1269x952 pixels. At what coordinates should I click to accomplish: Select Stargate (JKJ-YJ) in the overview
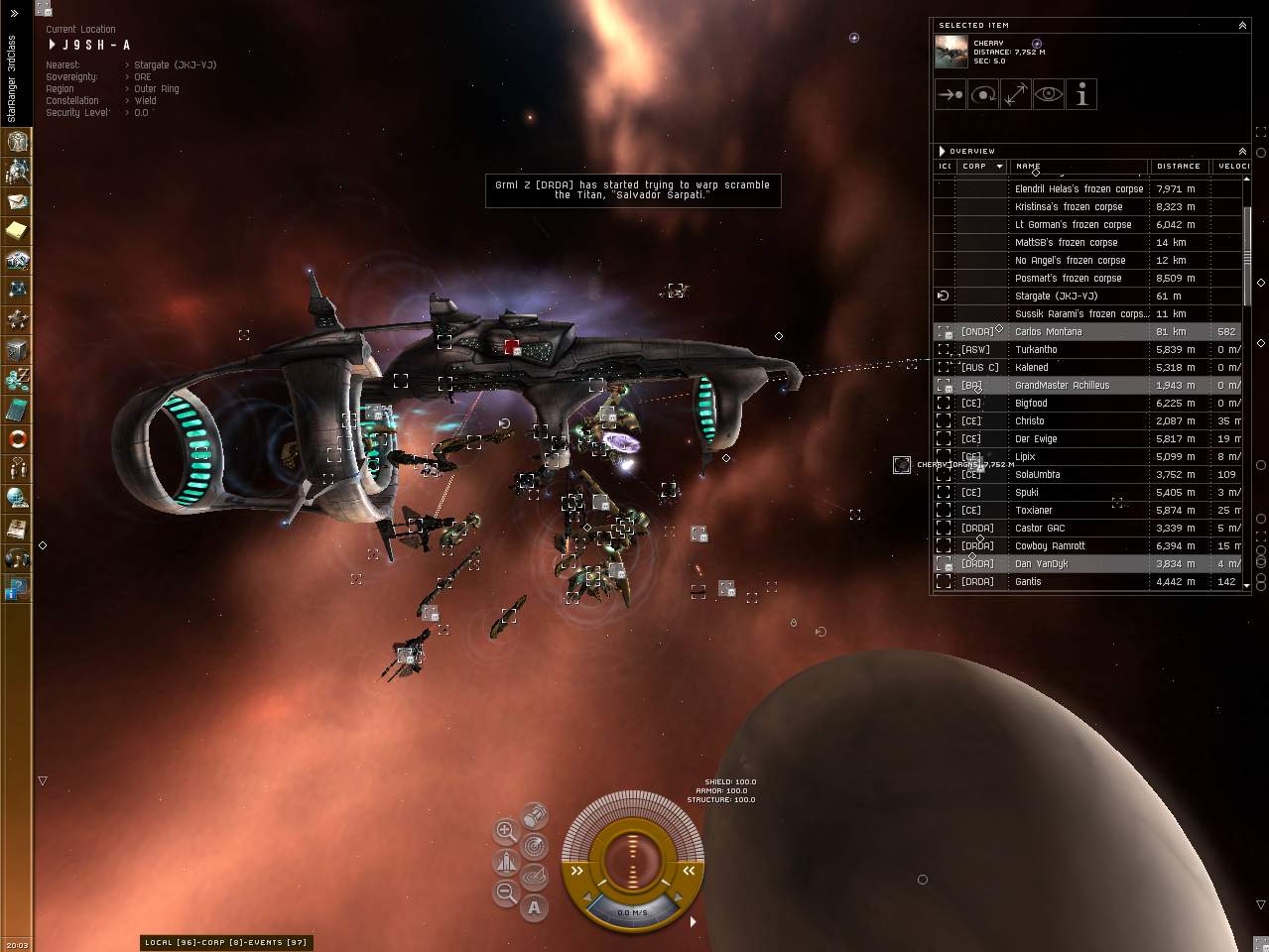click(1056, 296)
